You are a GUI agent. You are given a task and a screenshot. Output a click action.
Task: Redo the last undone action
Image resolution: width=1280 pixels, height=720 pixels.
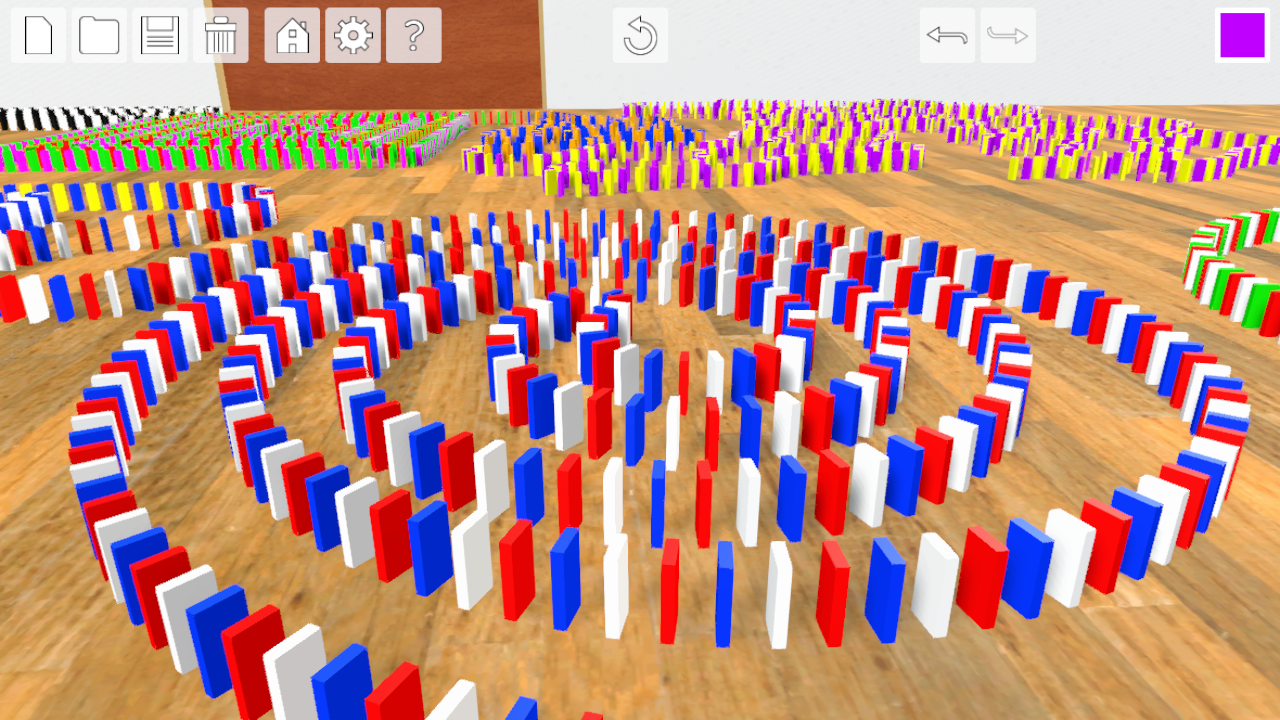[1007, 34]
